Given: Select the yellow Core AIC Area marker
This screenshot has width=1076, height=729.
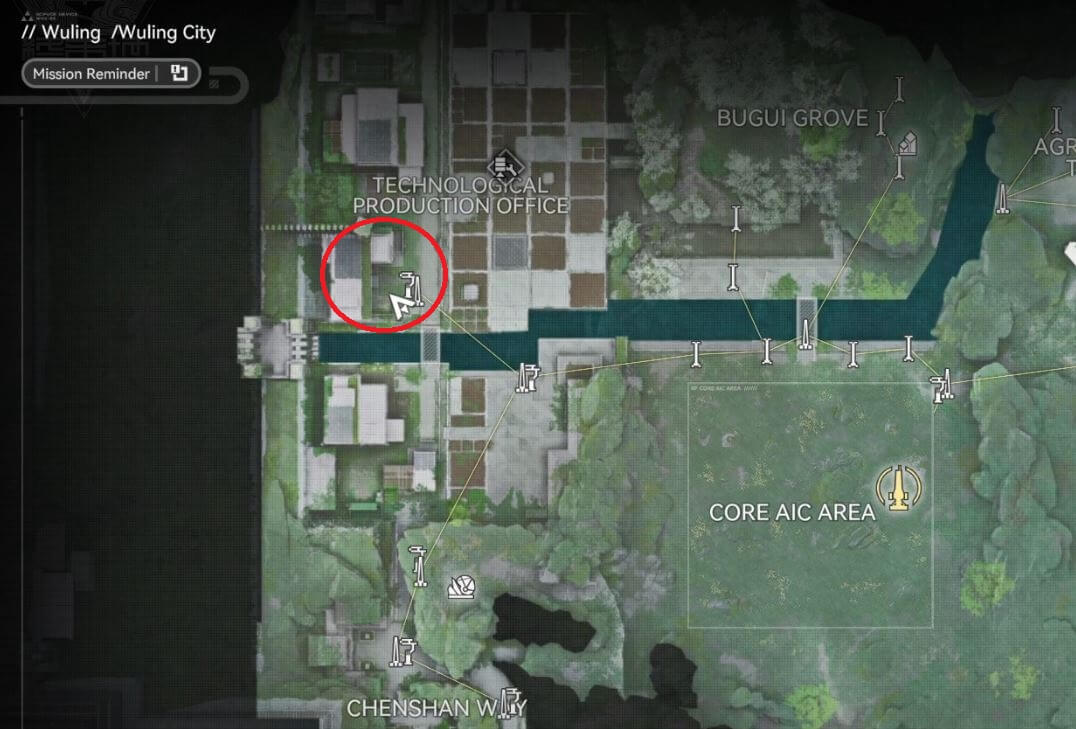Looking at the screenshot, I should (x=896, y=487).
